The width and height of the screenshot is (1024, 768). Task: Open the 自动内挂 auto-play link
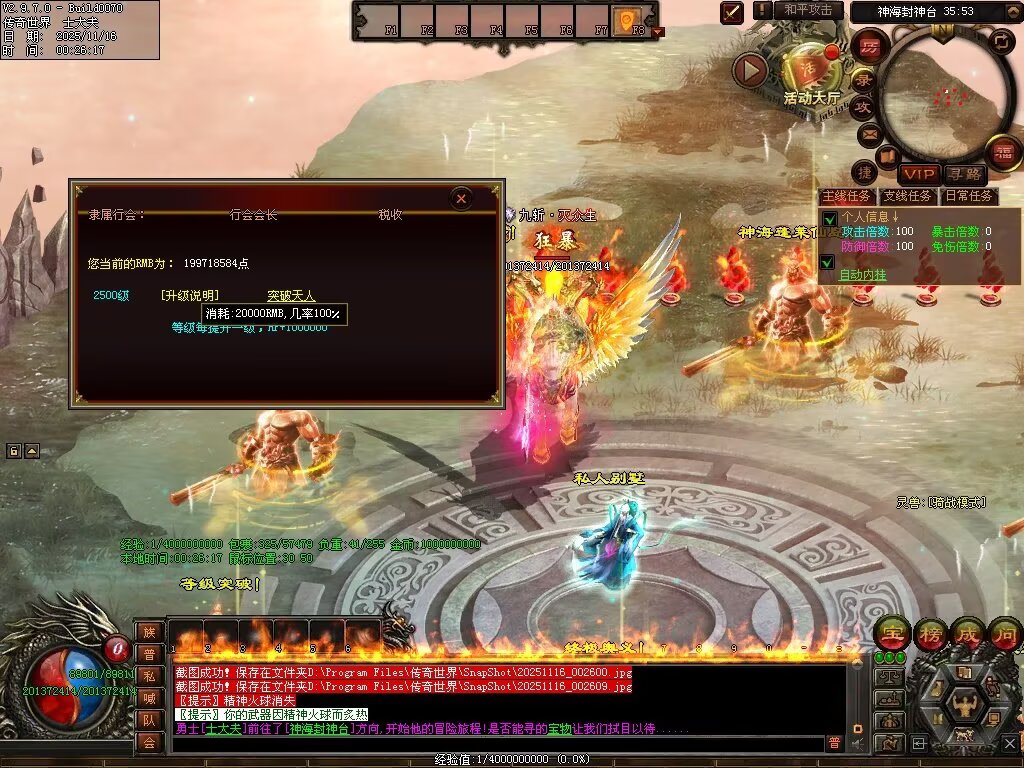point(862,274)
